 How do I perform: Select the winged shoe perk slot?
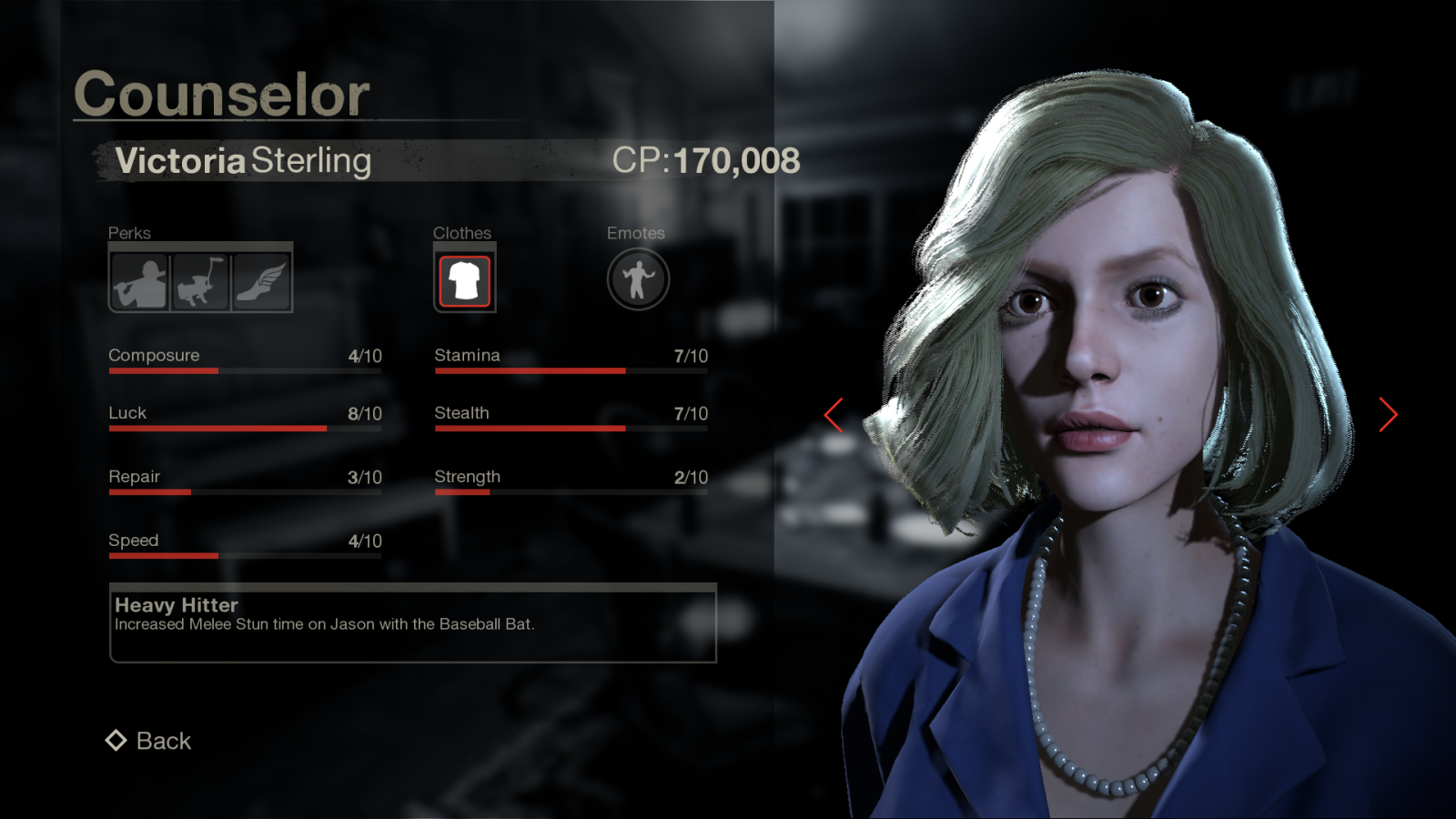[x=261, y=281]
